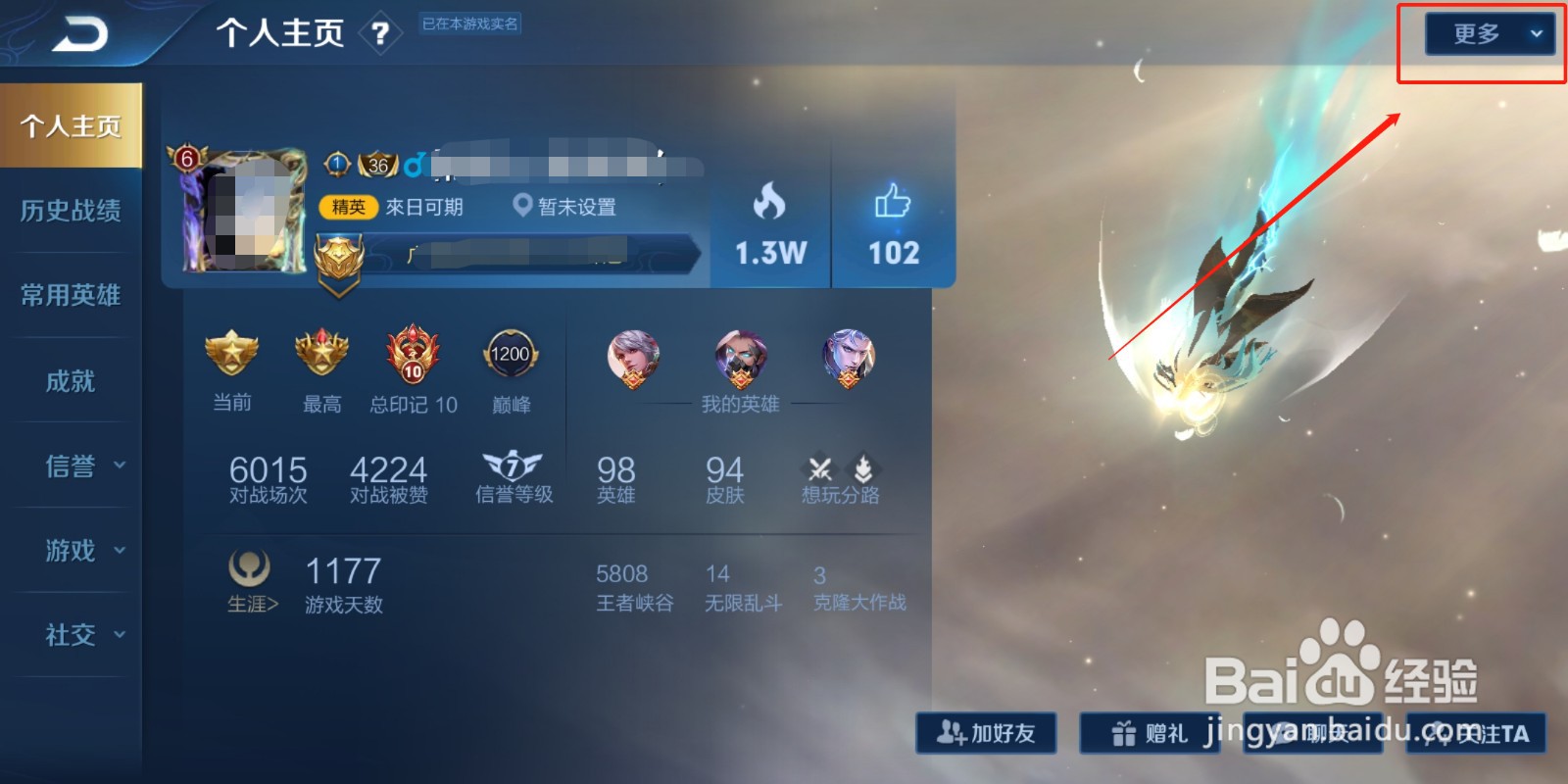Click the 加好友 button
This screenshot has width=1568, height=784.
tap(986, 733)
